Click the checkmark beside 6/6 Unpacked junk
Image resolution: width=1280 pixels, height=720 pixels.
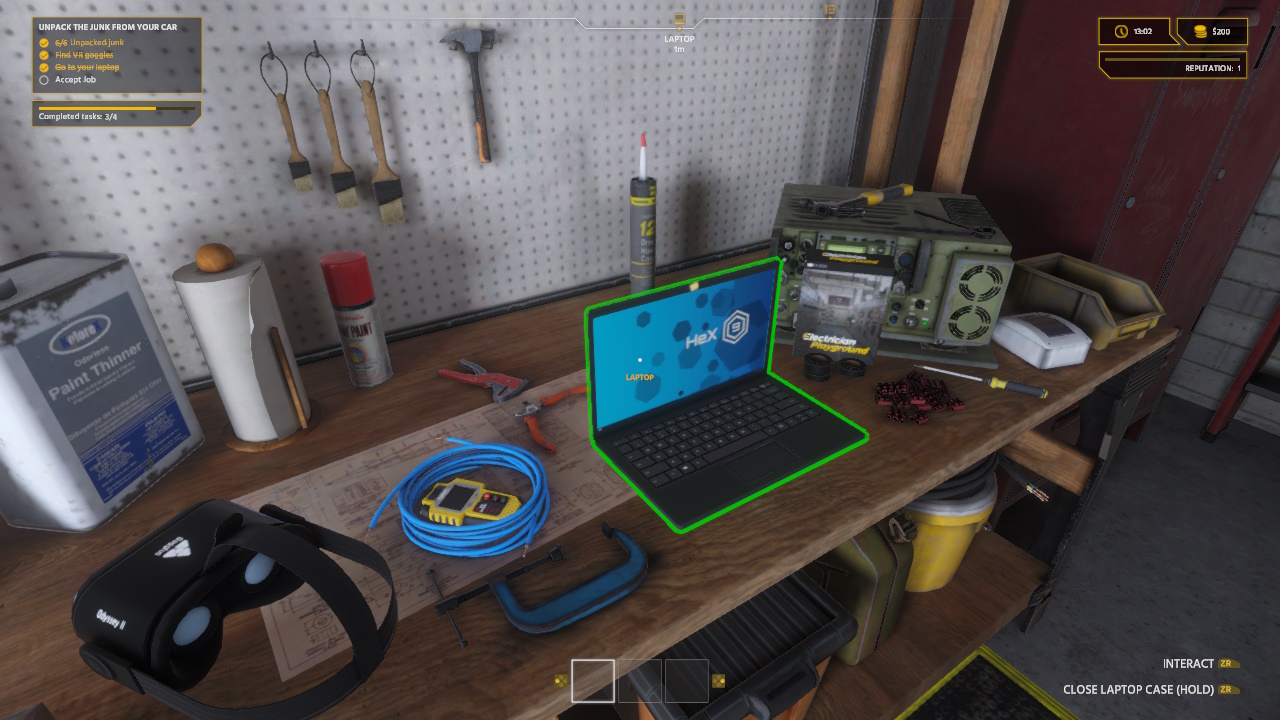point(42,43)
